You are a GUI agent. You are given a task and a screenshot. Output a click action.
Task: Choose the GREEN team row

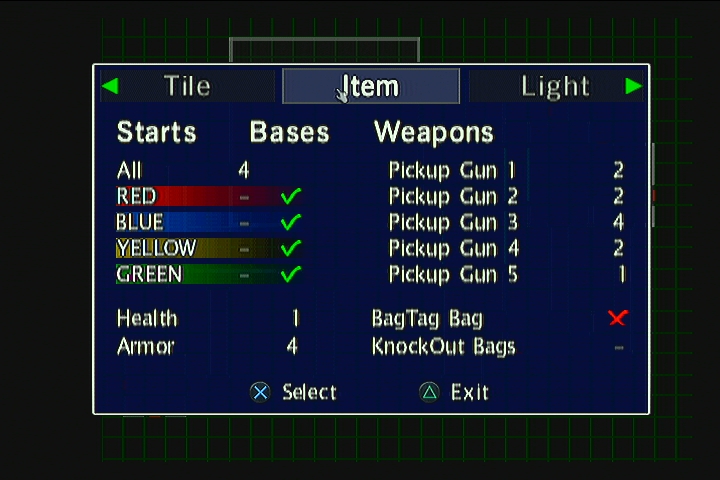point(150,274)
